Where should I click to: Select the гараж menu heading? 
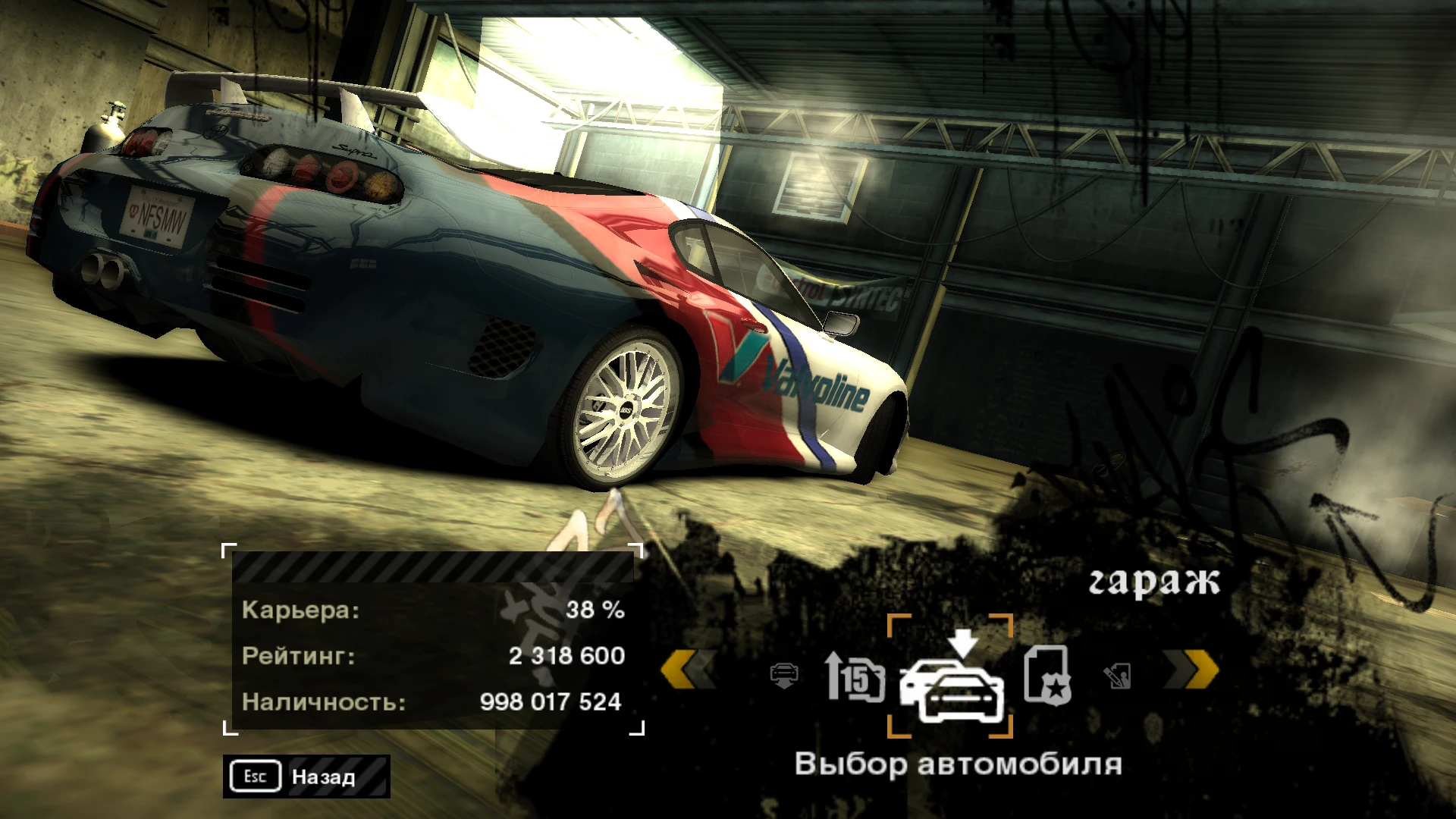pyautogui.click(x=1156, y=581)
